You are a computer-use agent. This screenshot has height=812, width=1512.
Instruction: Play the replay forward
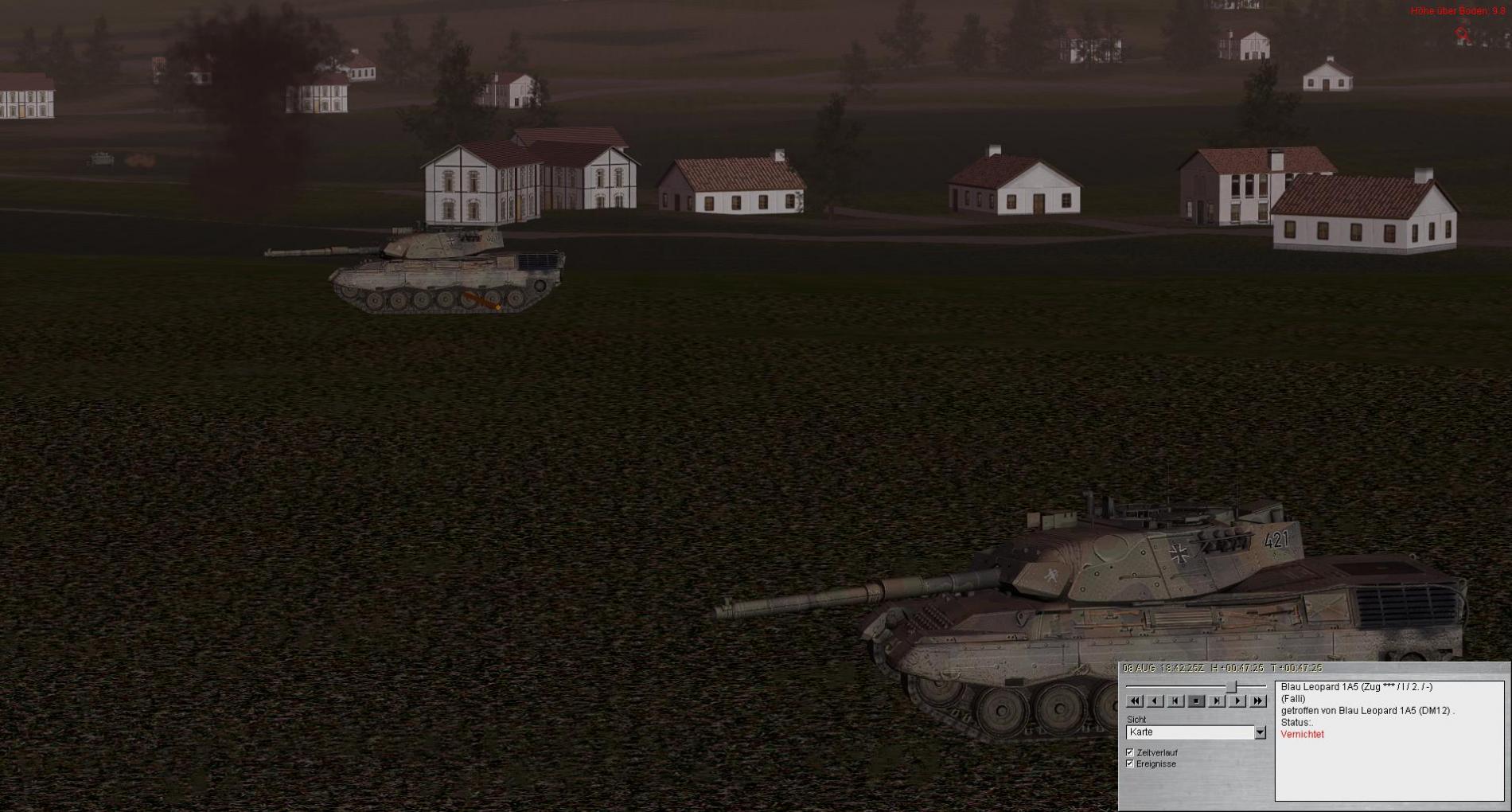[1237, 701]
